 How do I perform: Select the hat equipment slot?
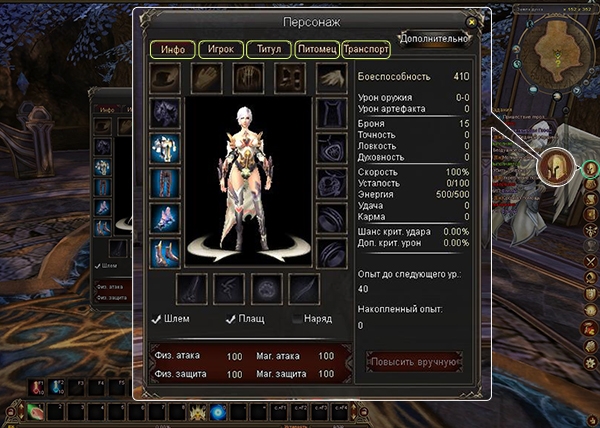coord(166,78)
